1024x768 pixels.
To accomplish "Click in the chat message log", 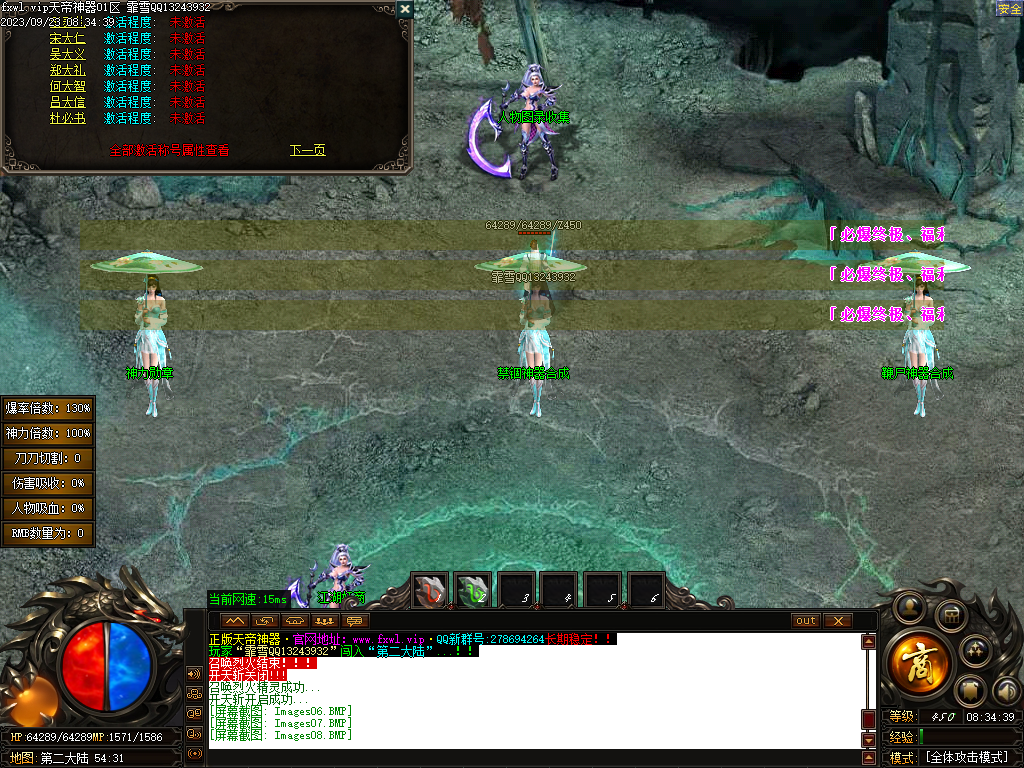I will [x=530, y=690].
